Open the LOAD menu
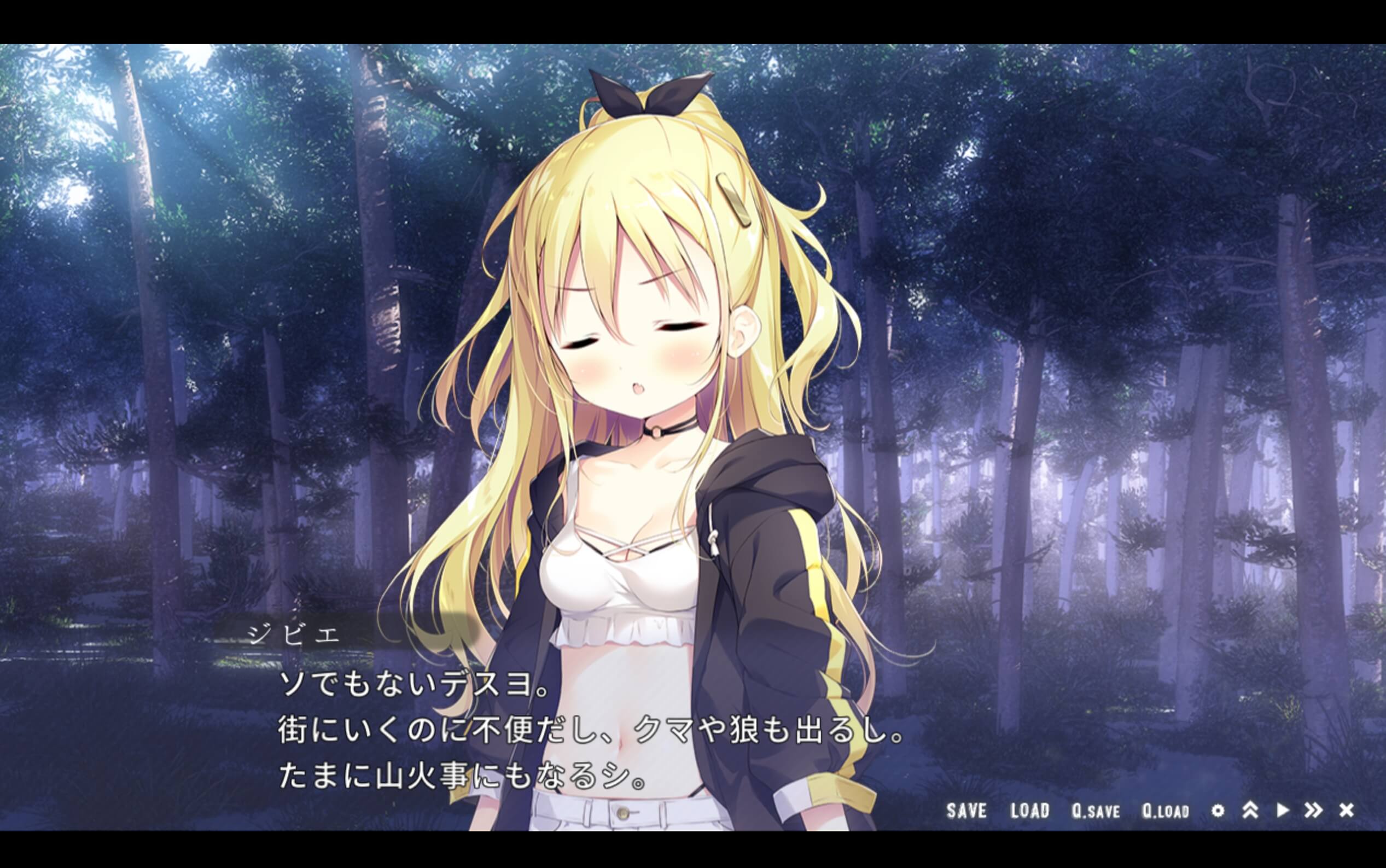Screen dimensions: 1386x868 (1029, 811)
